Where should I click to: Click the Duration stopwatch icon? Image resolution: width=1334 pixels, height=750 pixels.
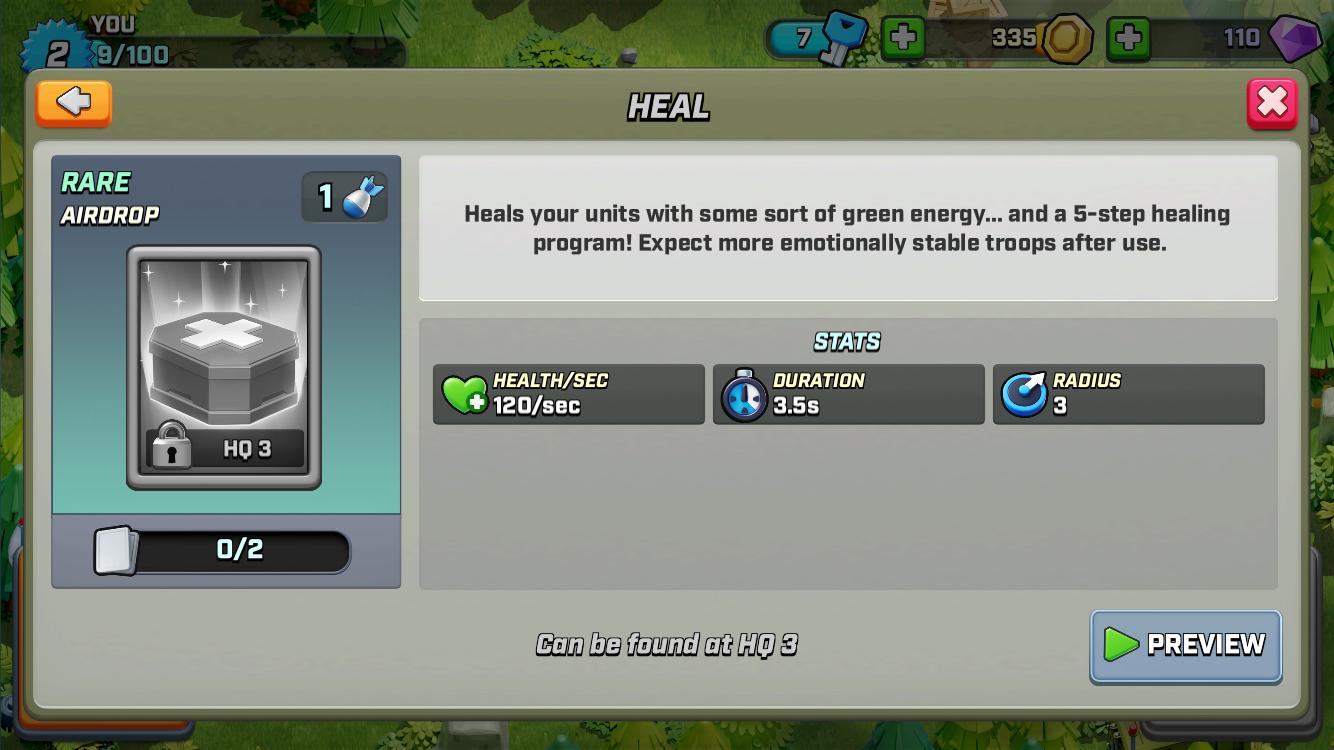tap(744, 394)
